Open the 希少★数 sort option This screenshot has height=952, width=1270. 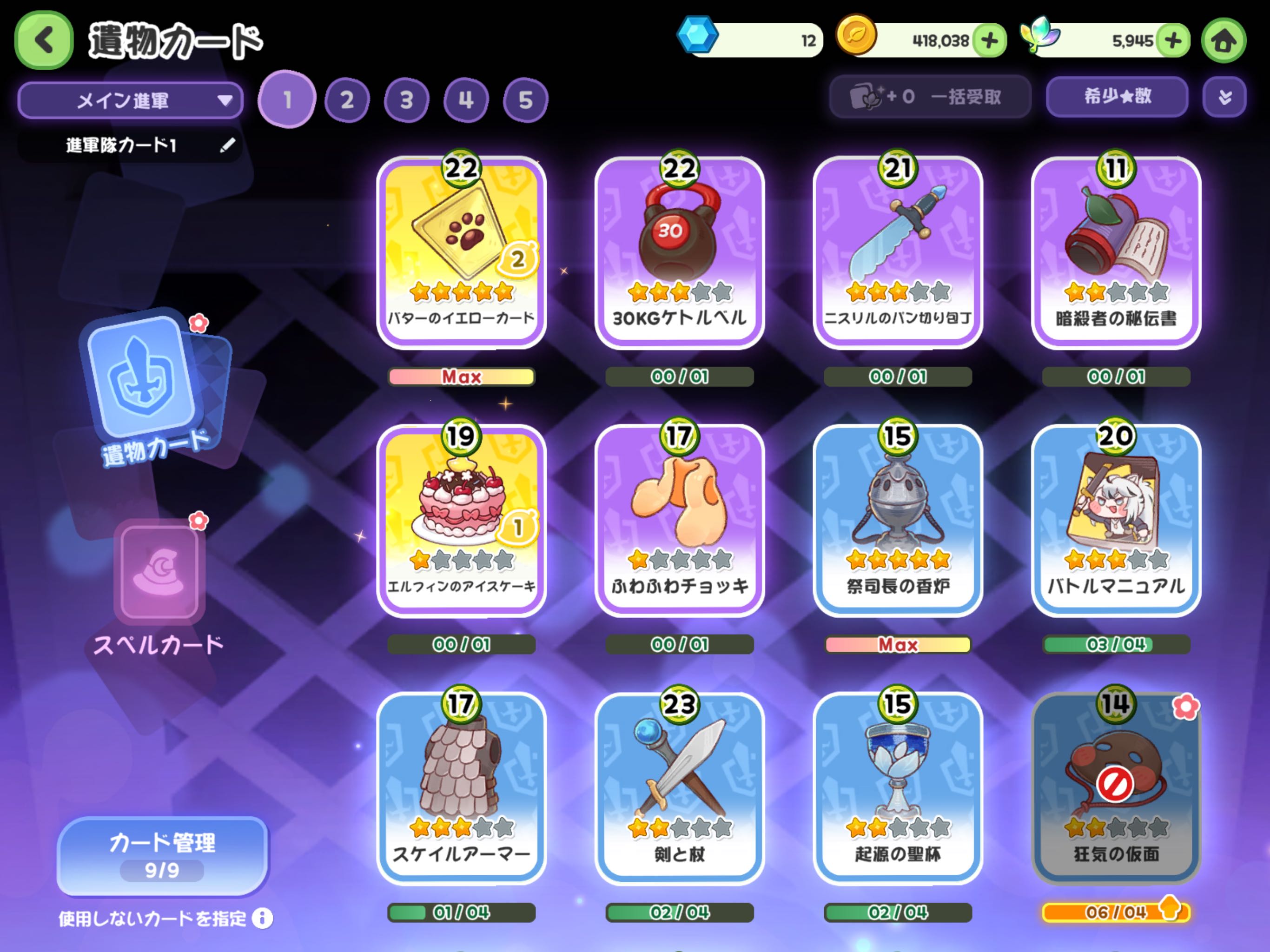tap(1117, 97)
